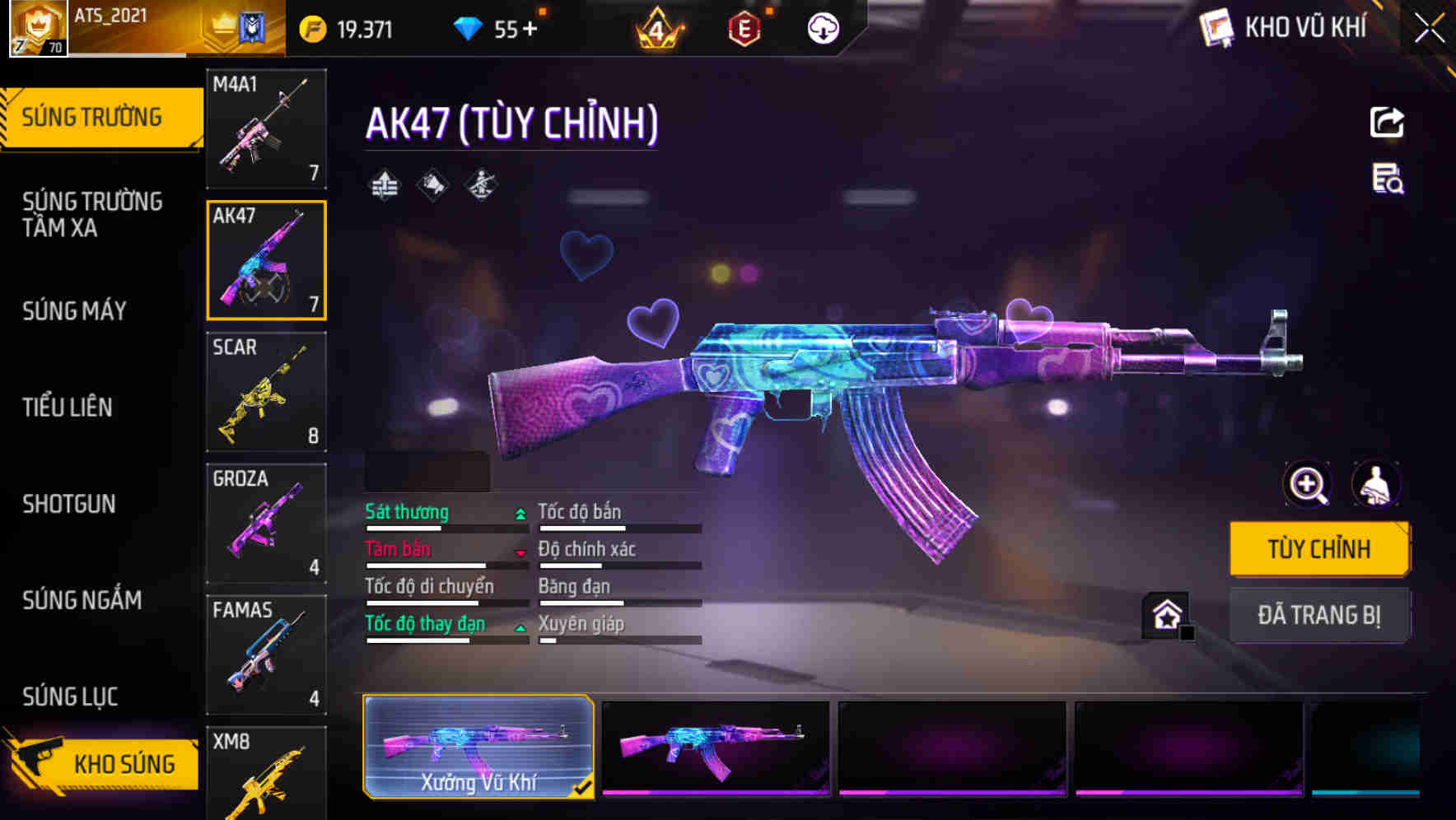The width and height of the screenshot is (1456, 820).
Task: Open the skin effect diamond icon beside it
Action: click(432, 185)
